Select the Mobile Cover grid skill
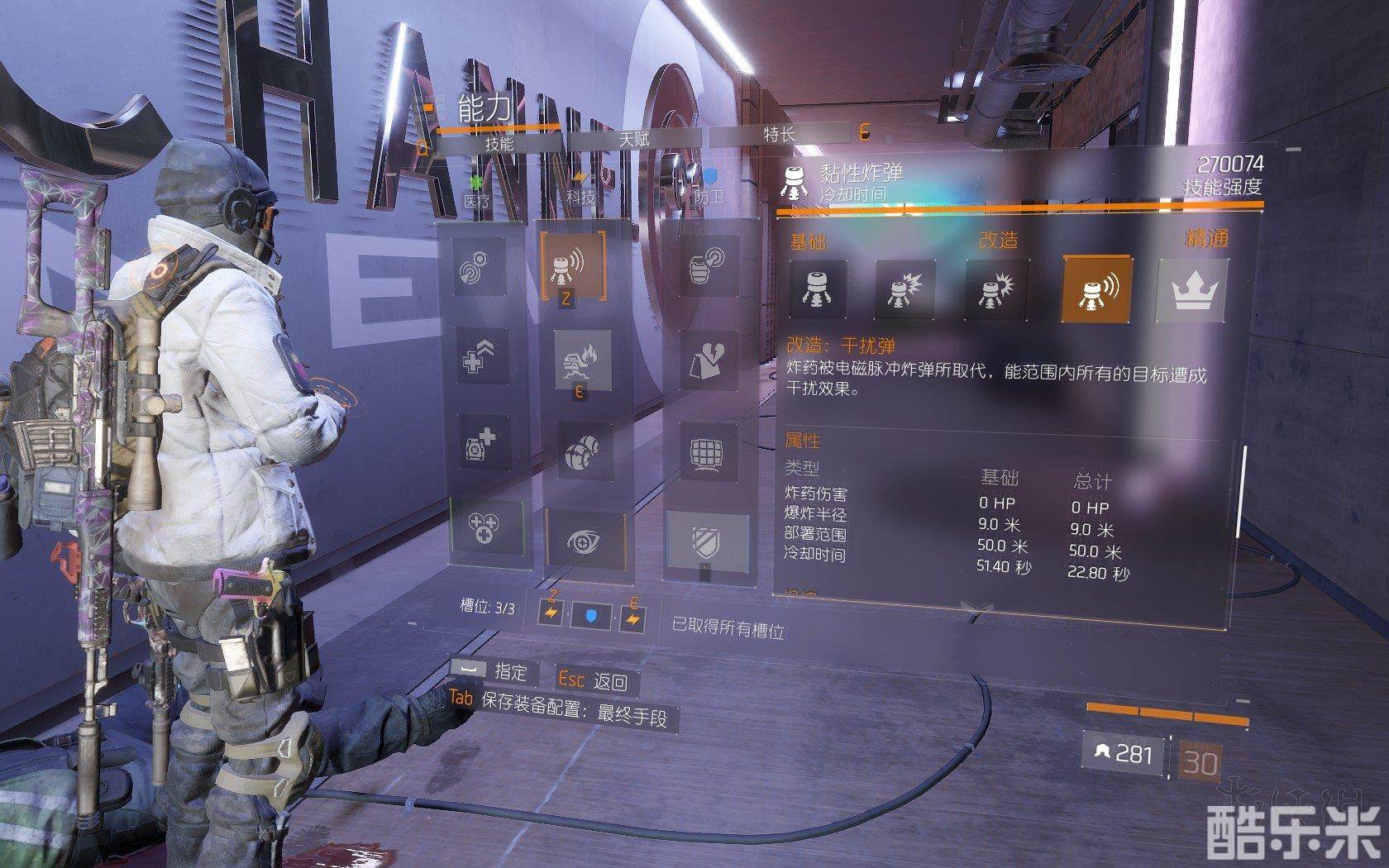The width and height of the screenshot is (1389, 868). tap(708, 452)
